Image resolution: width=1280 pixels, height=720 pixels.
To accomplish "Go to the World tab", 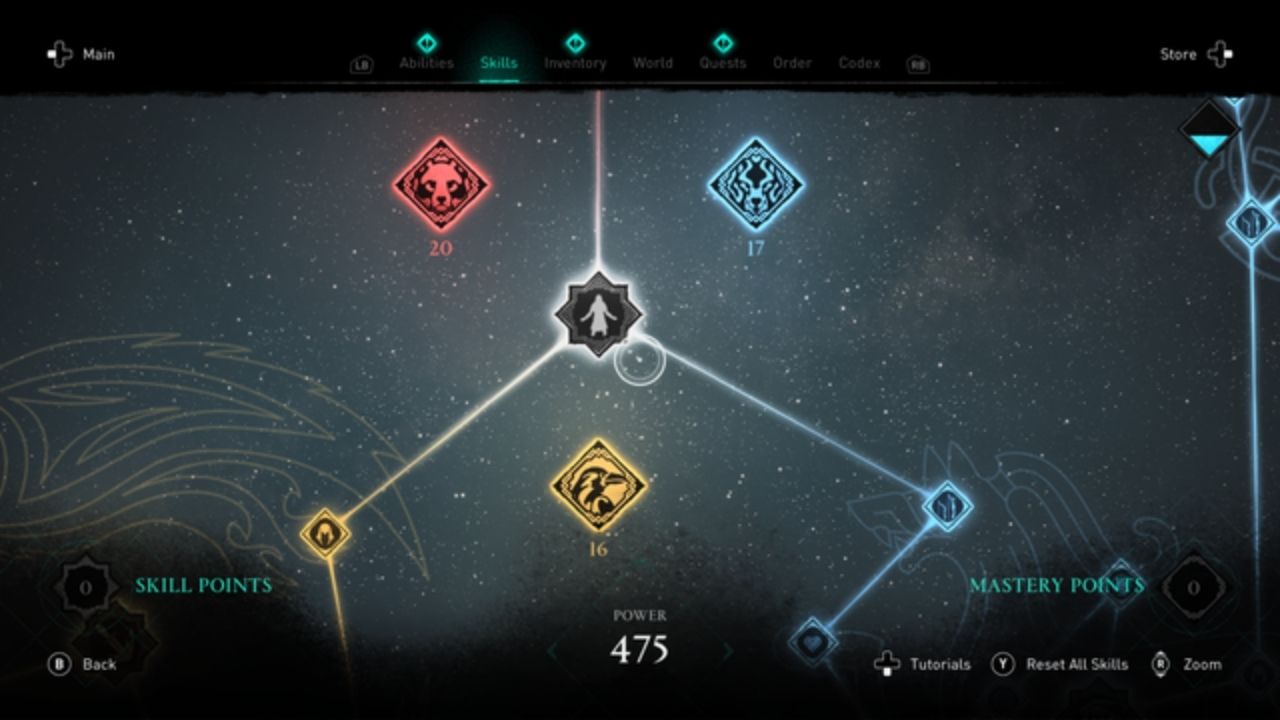I will click(652, 62).
